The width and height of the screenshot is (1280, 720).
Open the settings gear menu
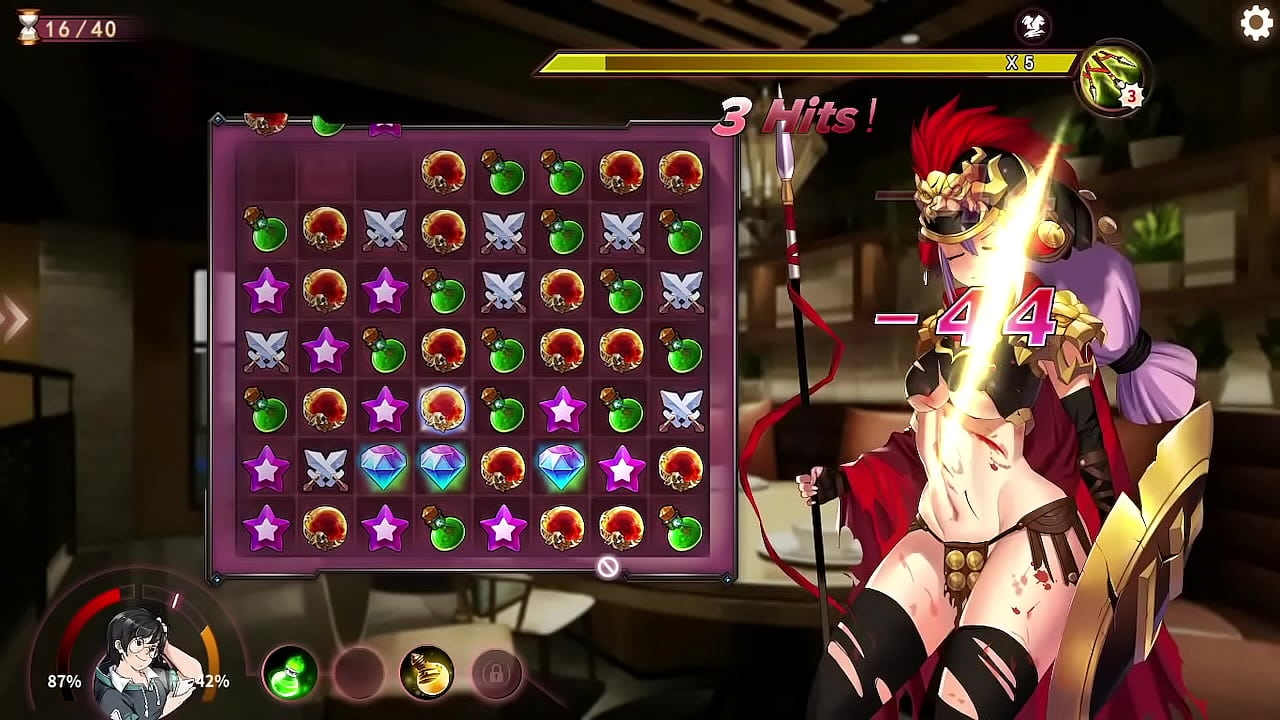(x=1256, y=23)
